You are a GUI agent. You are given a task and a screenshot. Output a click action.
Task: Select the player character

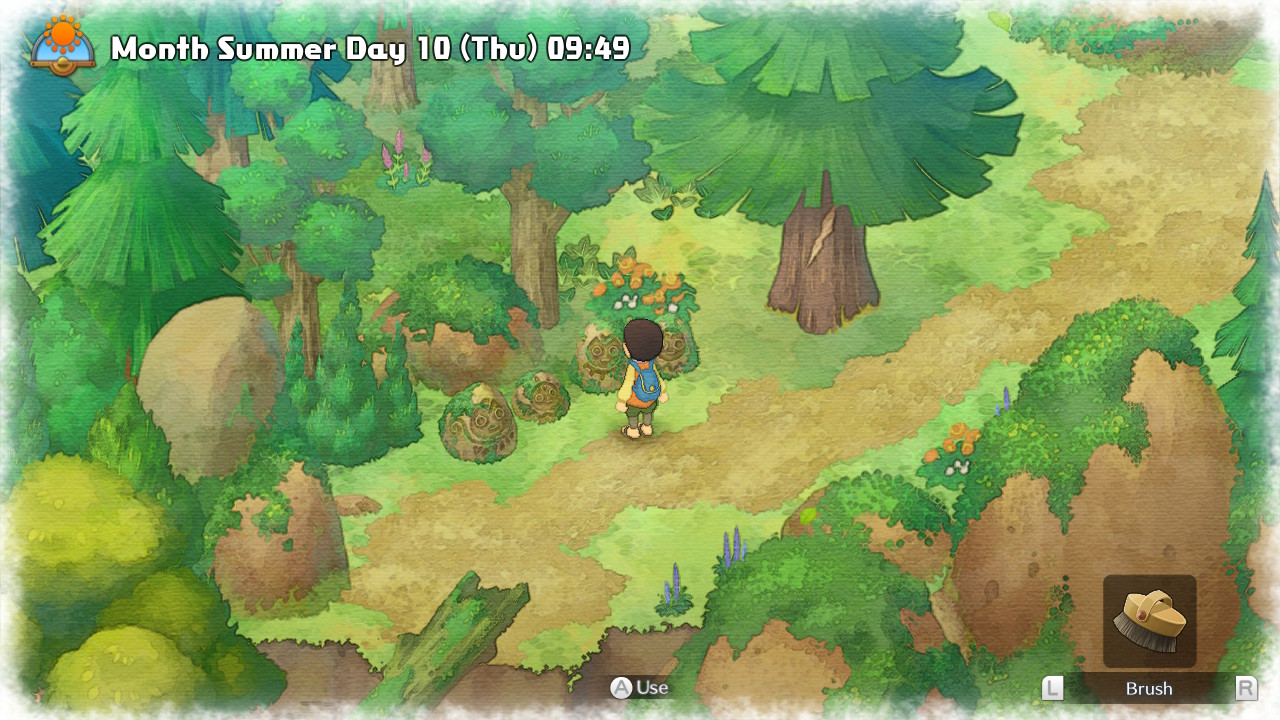pyautogui.click(x=640, y=380)
